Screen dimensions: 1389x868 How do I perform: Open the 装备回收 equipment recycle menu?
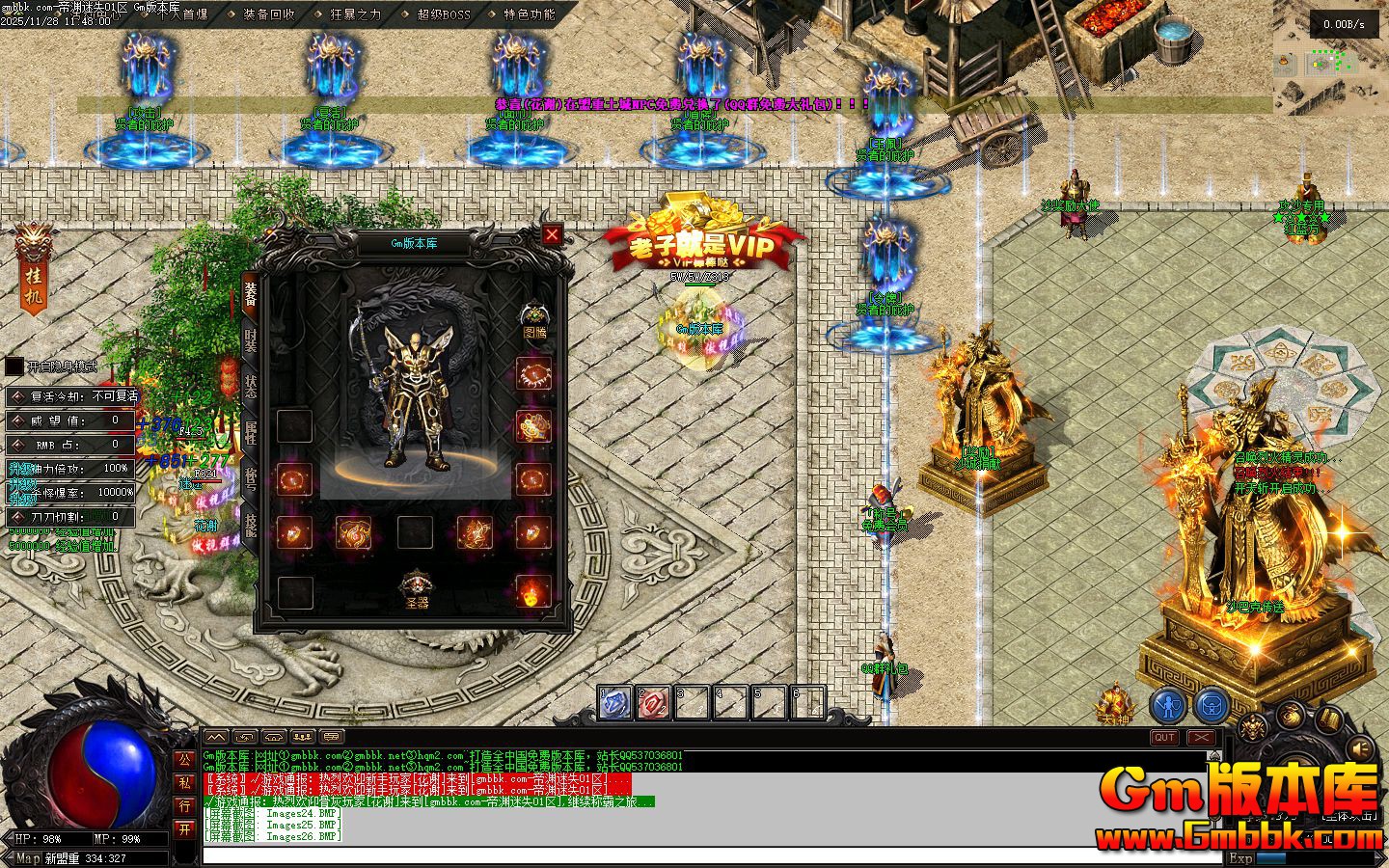pyautogui.click(x=269, y=14)
